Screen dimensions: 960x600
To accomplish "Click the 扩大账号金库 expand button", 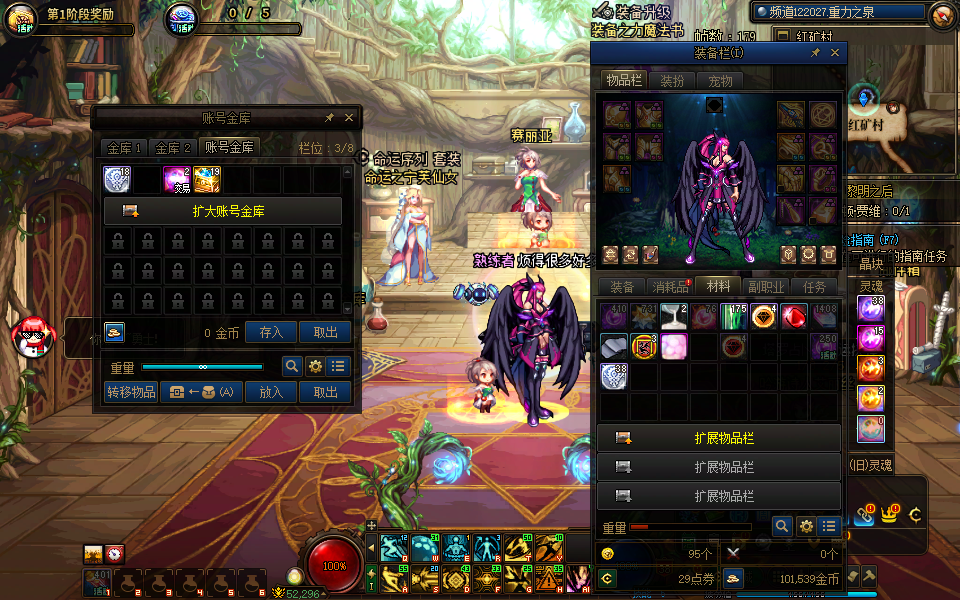I will [x=222, y=211].
